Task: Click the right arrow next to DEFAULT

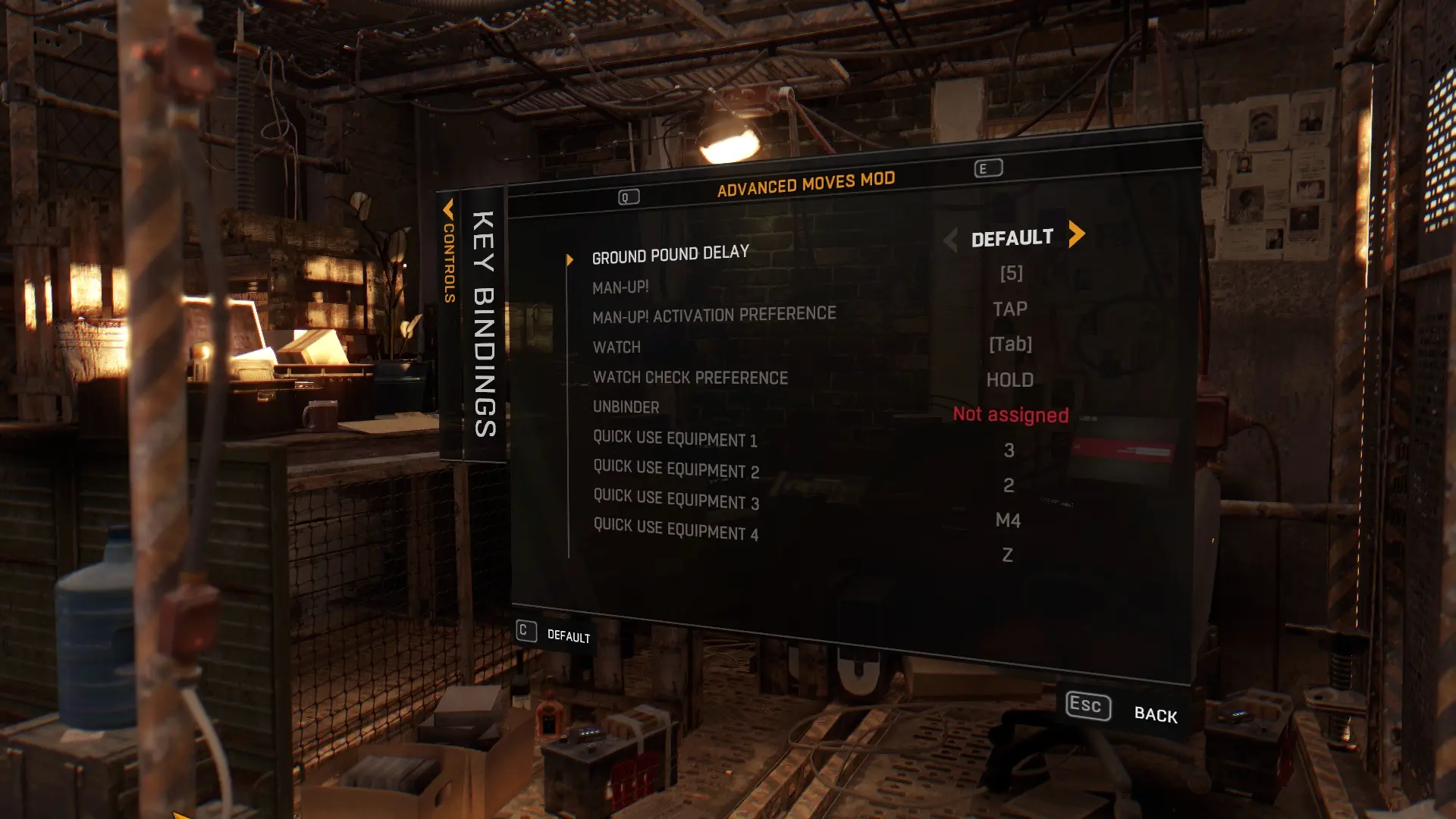Action: (x=1076, y=234)
